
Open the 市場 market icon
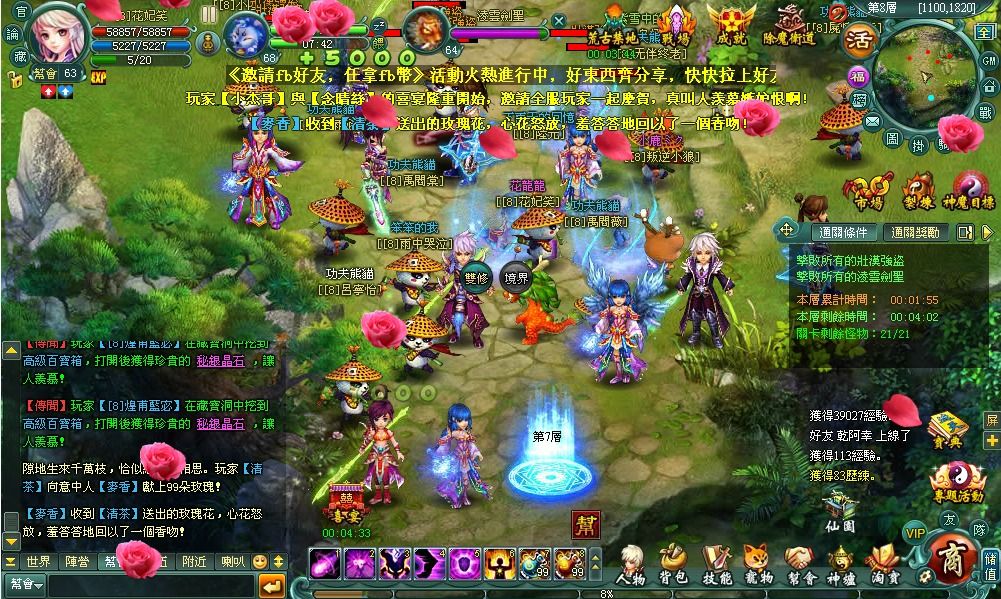[x=868, y=190]
